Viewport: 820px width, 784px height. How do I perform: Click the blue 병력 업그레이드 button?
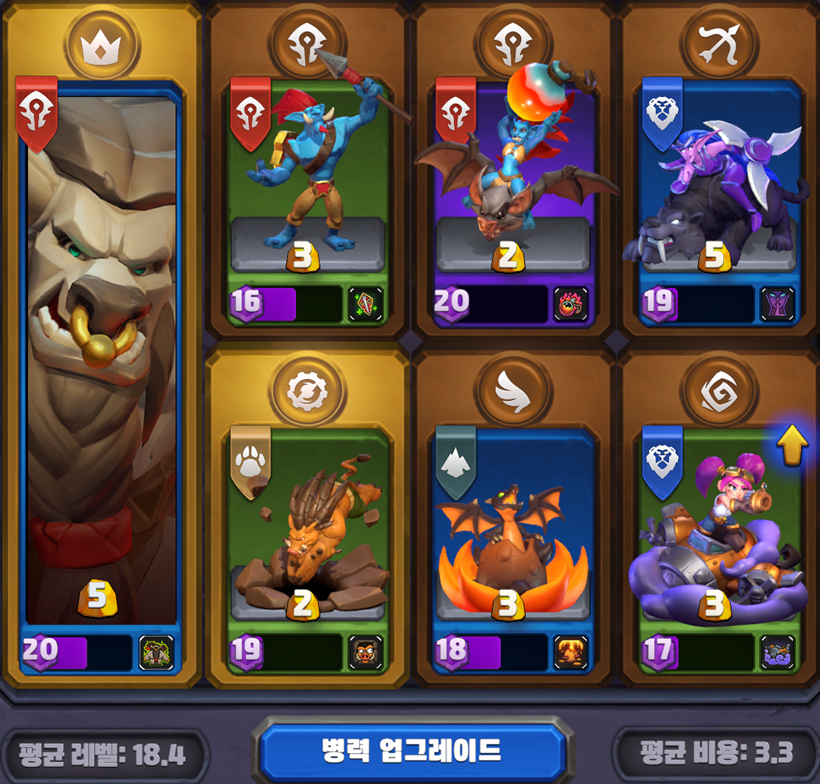(411, 750)
